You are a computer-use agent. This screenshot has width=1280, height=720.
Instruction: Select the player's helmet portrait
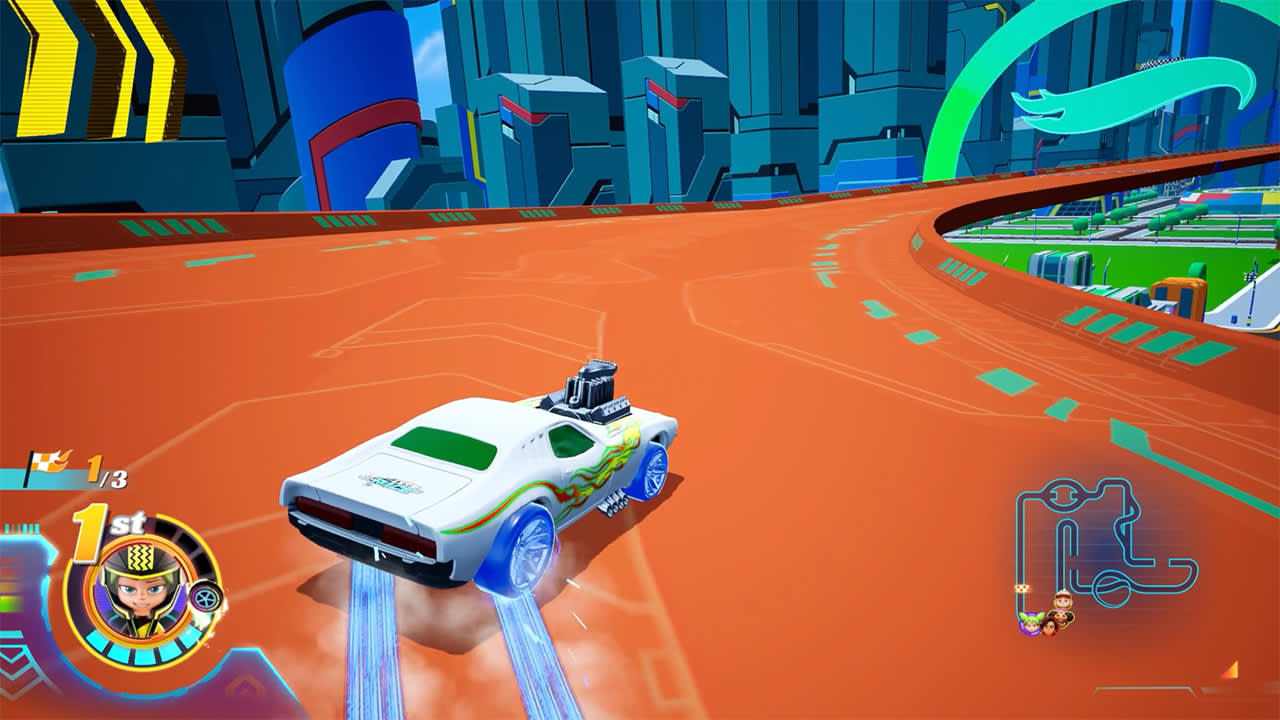140,590
